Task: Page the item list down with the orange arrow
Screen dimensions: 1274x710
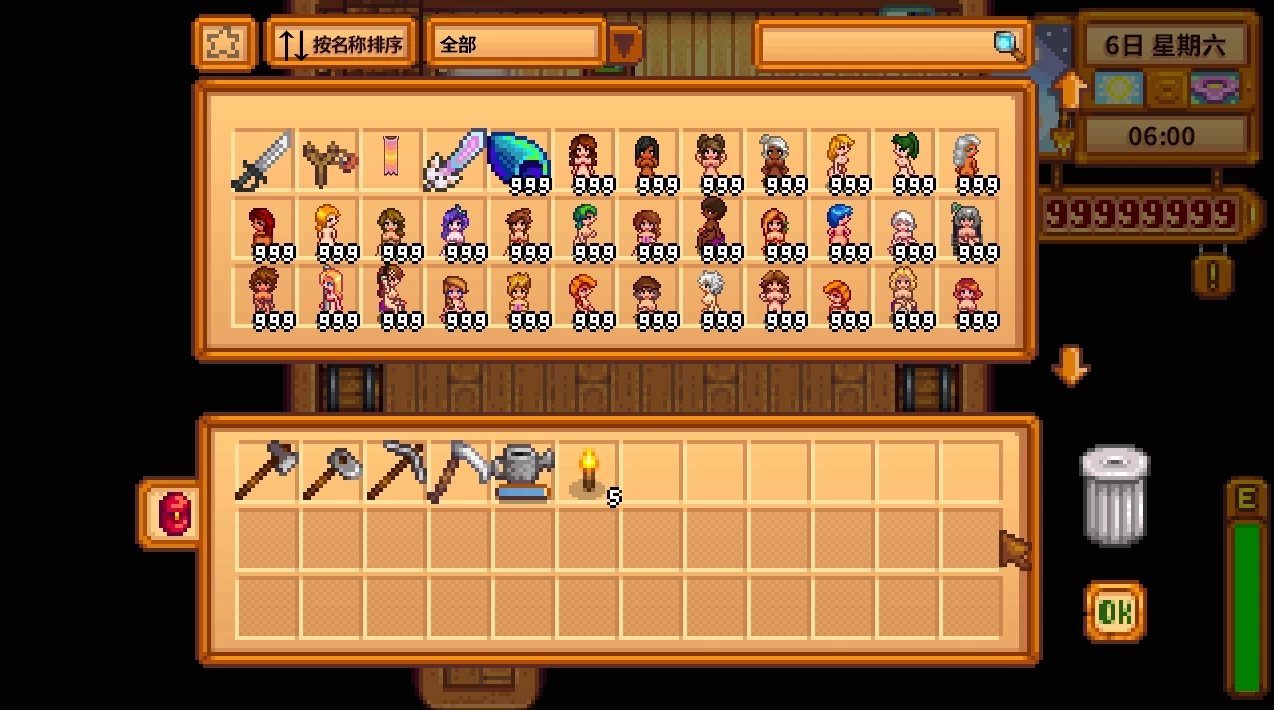Action: tap(1069, 366)
